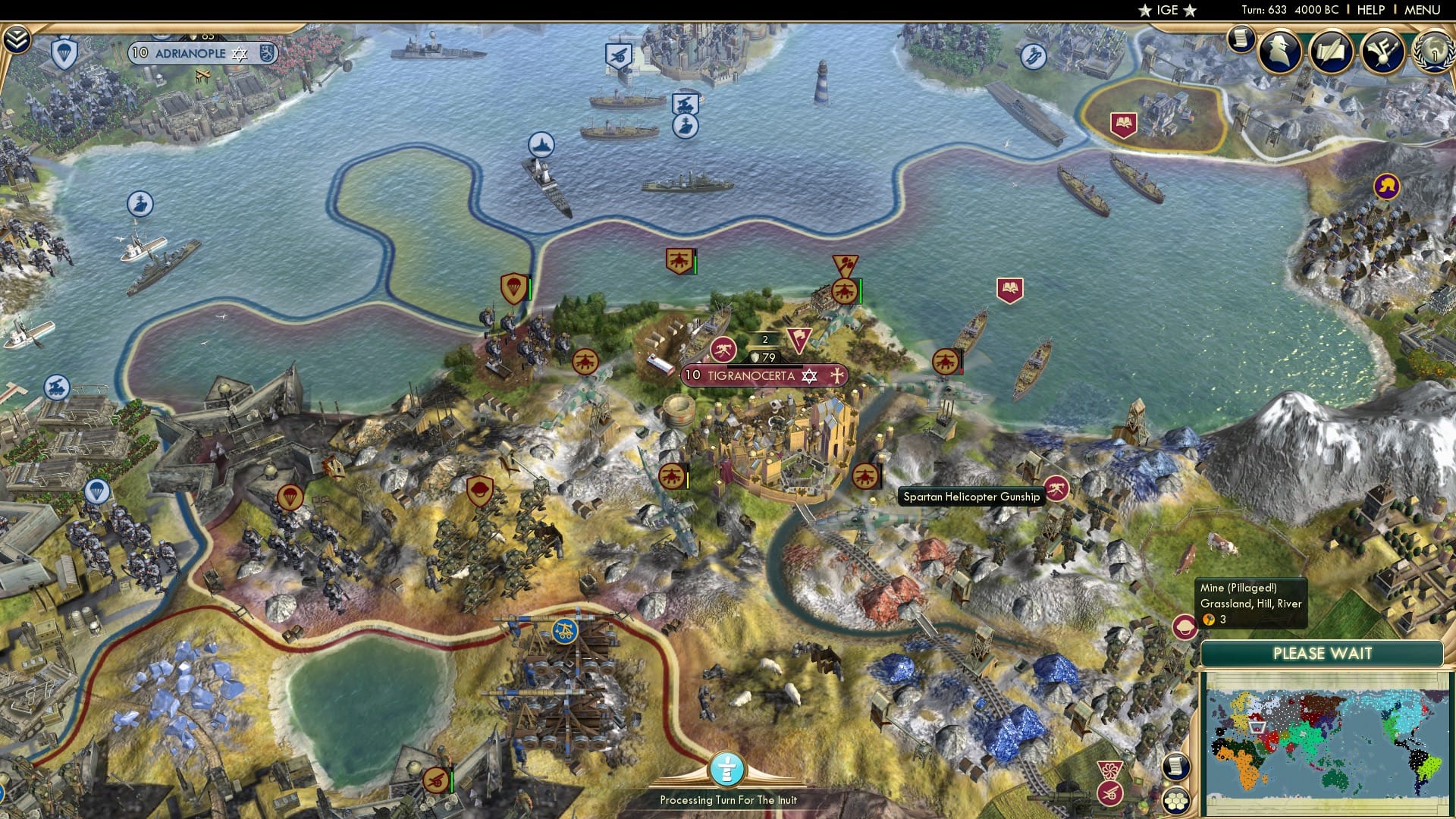Open Social Policies via scroll and quill icon

pos(1332,51)
